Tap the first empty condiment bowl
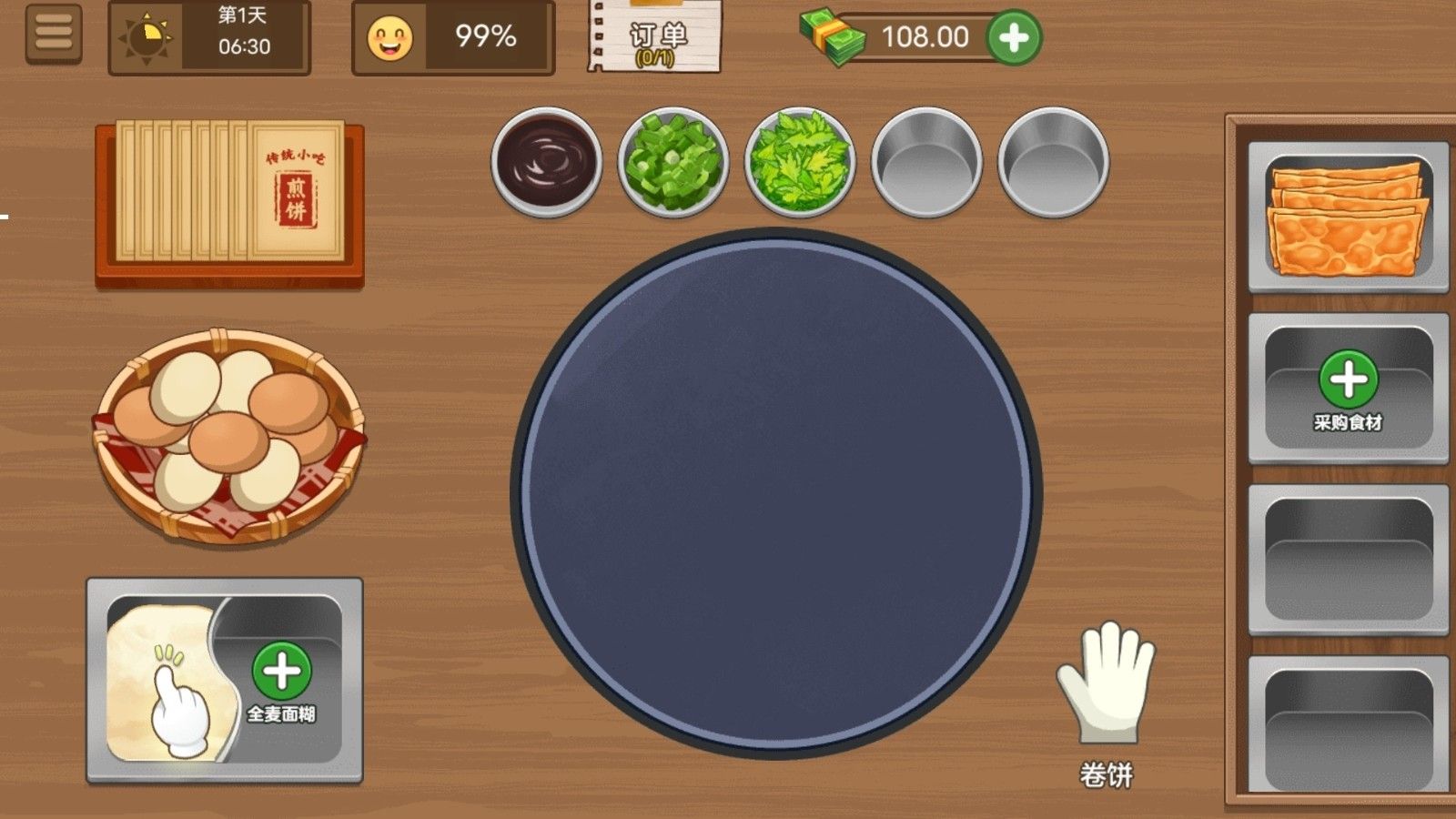 coord(926,164)
